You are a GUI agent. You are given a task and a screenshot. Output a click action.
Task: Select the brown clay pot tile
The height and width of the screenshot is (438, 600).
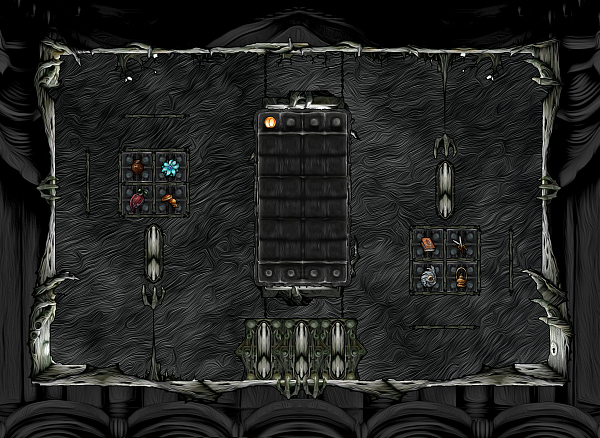(138, 166)
